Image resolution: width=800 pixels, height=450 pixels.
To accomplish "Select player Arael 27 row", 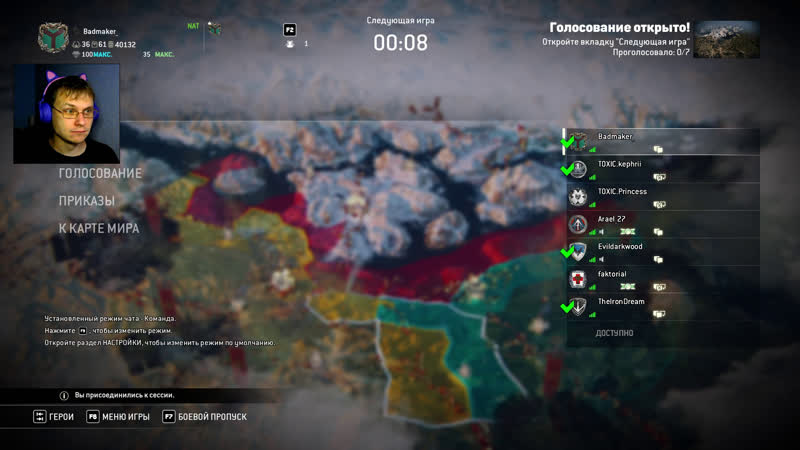I will click(660, 224).
